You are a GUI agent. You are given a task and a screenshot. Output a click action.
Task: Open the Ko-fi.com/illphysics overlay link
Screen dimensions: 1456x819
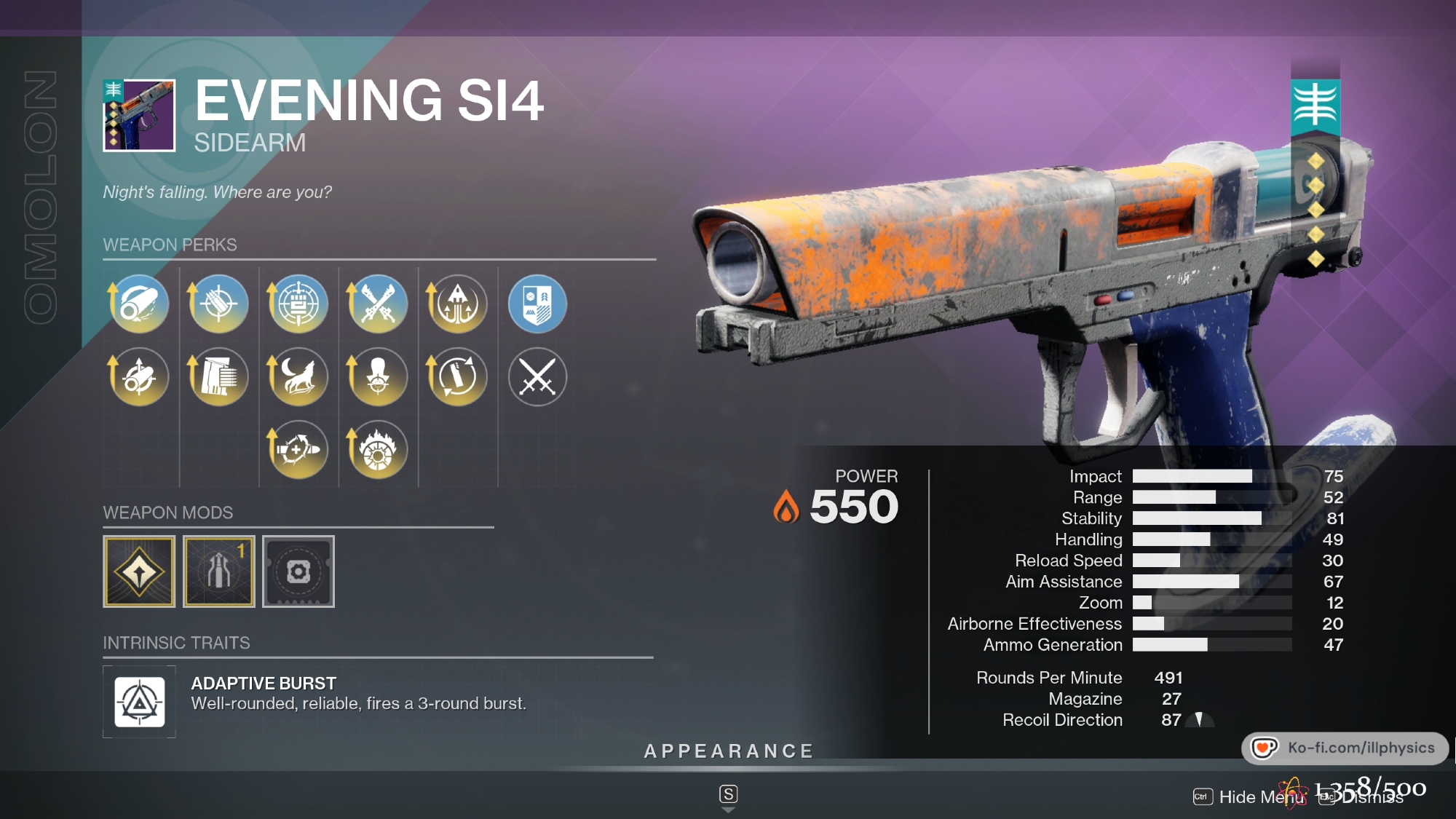point(1345,748)
